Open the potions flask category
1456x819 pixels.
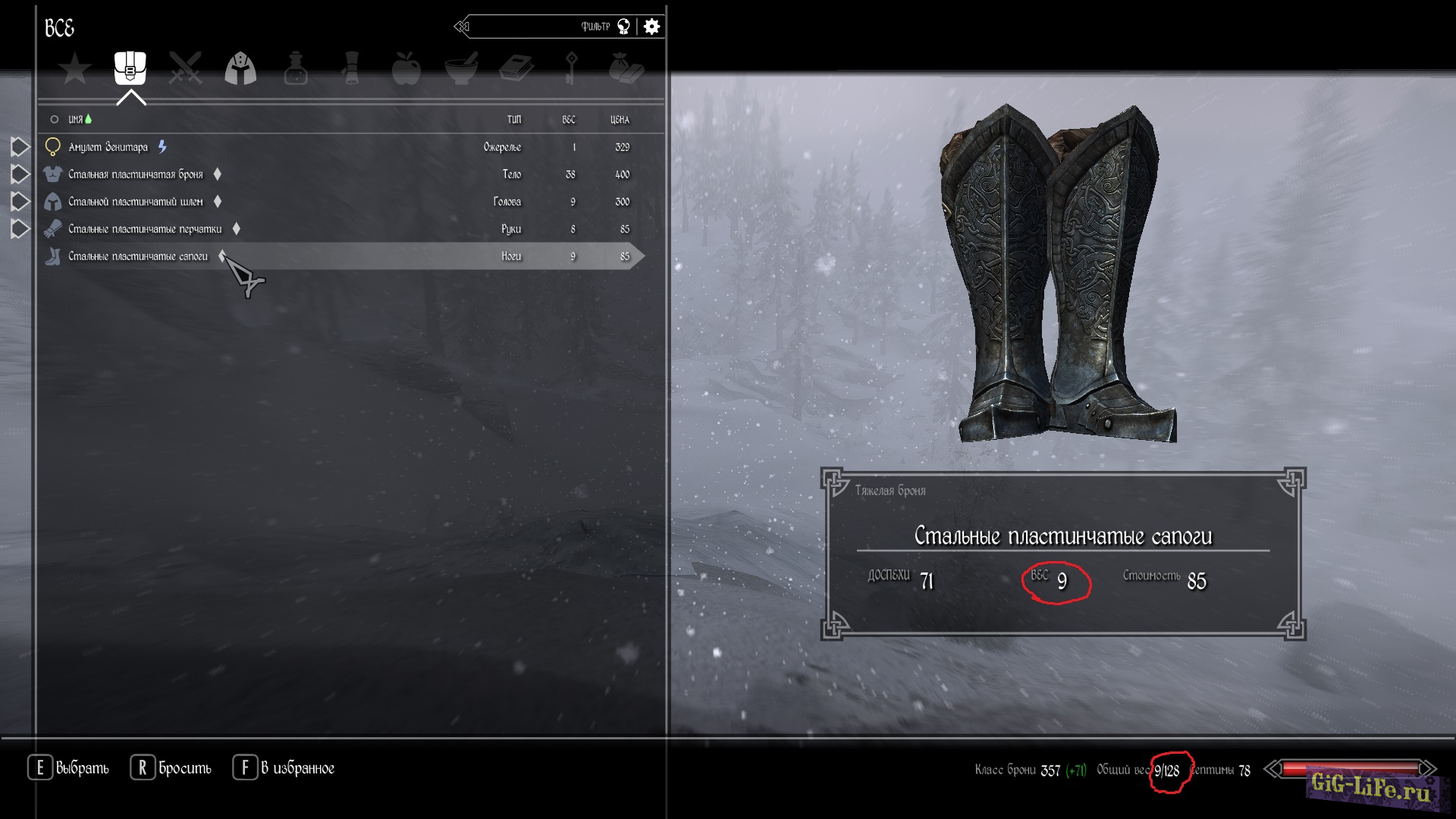tap(296, 68)
